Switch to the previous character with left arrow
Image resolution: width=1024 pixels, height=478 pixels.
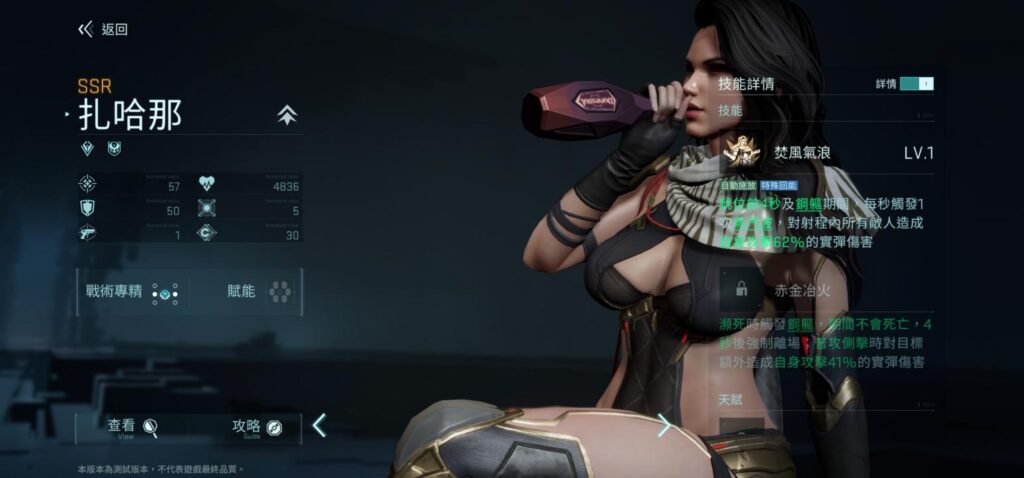pyautogui.click(x=319, y=426)
